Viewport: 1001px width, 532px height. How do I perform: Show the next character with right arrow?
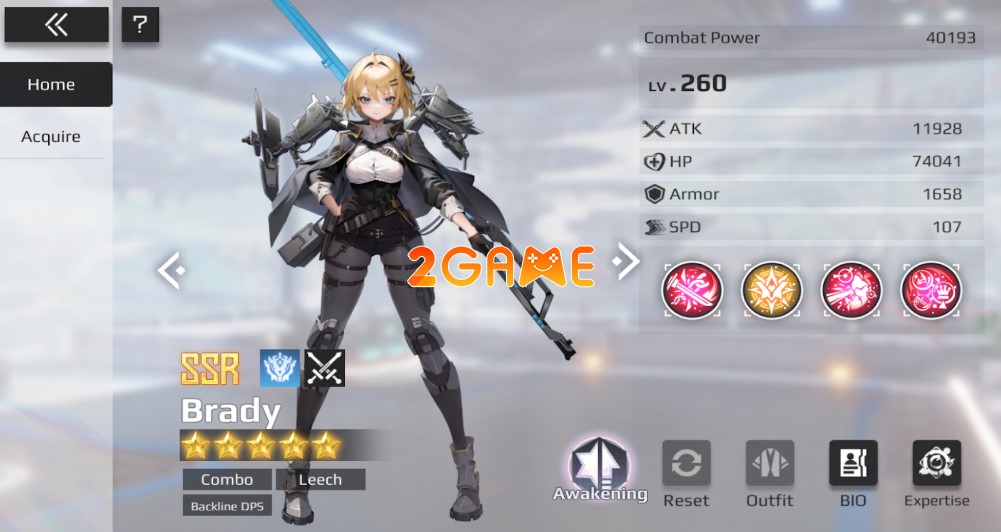[x=626, y=262]
